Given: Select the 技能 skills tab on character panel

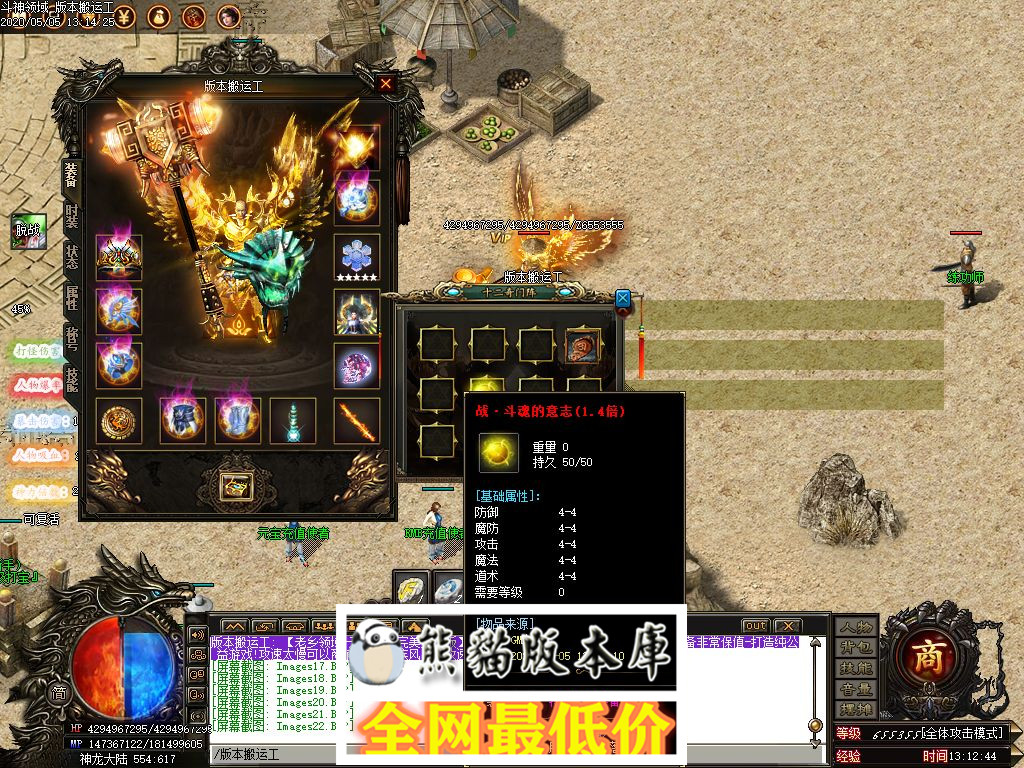Looking at the screenshot, I should pyautogui.click(x=72, y=379).
